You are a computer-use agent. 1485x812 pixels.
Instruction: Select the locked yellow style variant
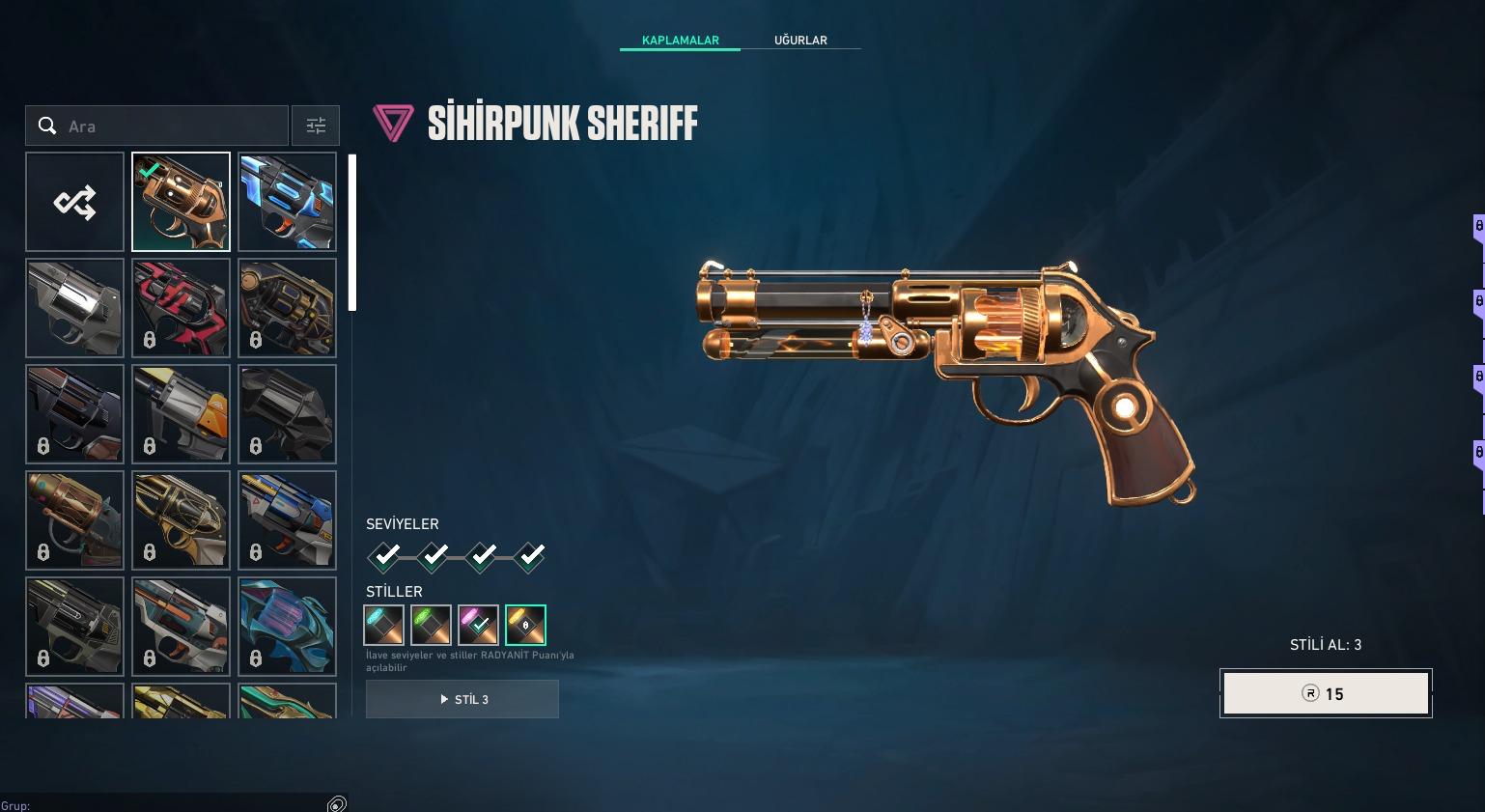(525, 625)
